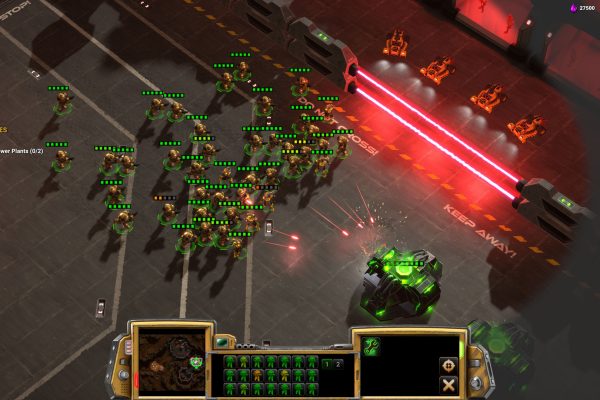Switch to selection page 1

point(327,363)
